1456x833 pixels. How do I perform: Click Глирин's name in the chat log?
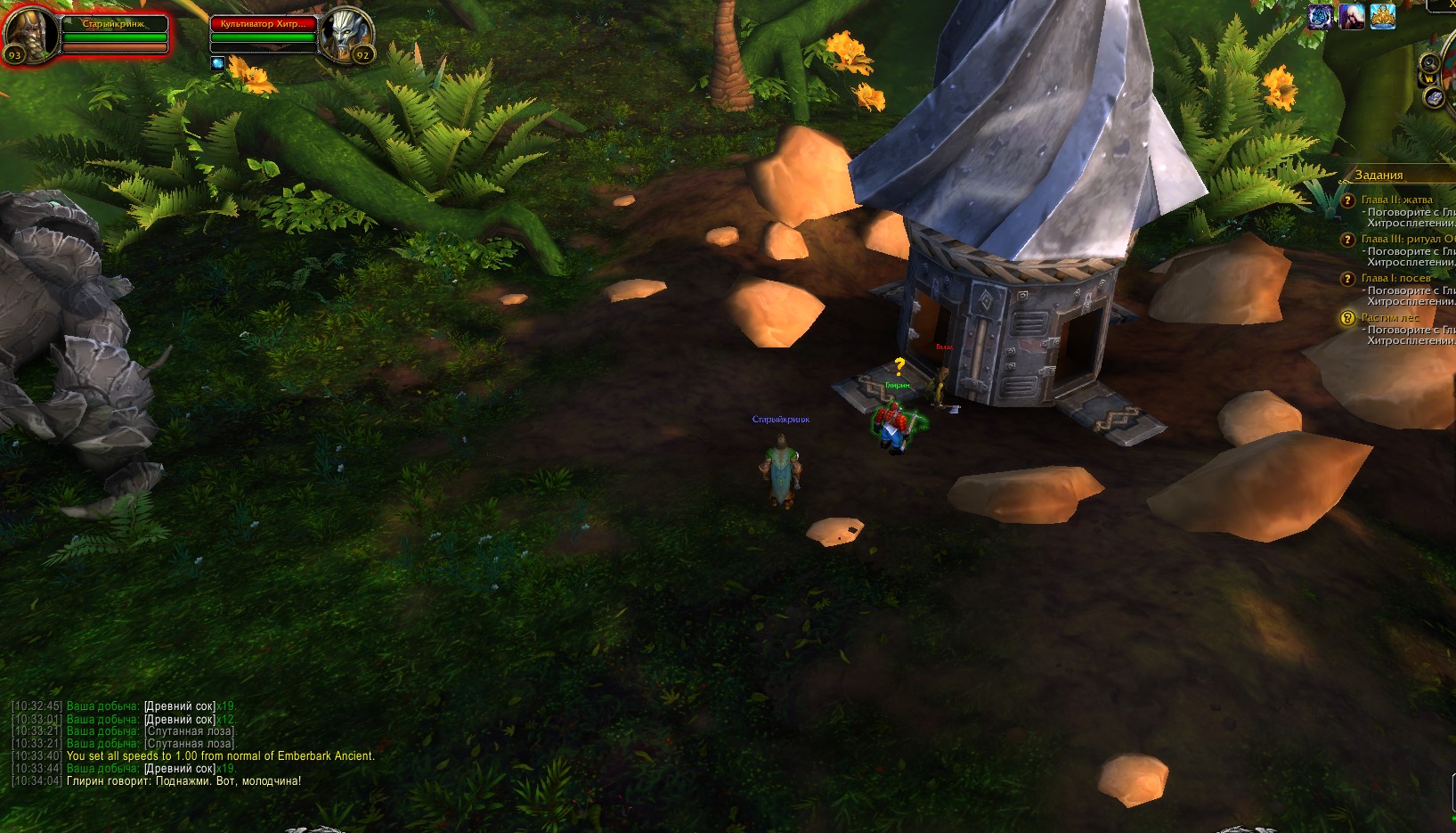85,781
